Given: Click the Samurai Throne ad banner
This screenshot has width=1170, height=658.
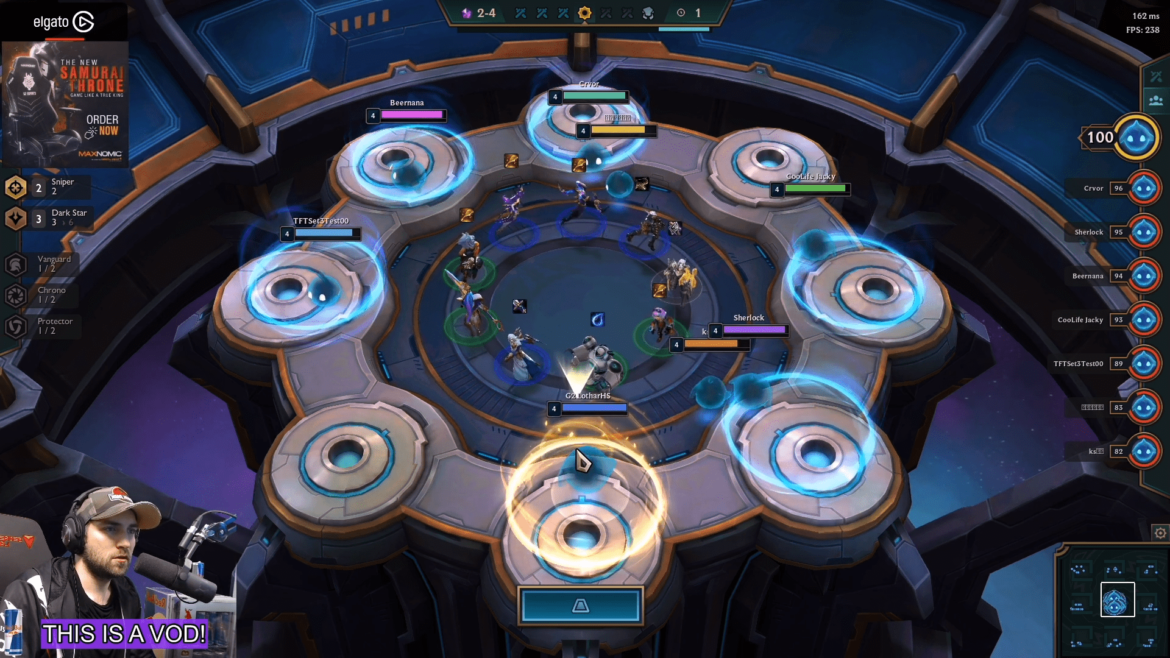Looking at the screenshot, I should [x=65, y=103].
